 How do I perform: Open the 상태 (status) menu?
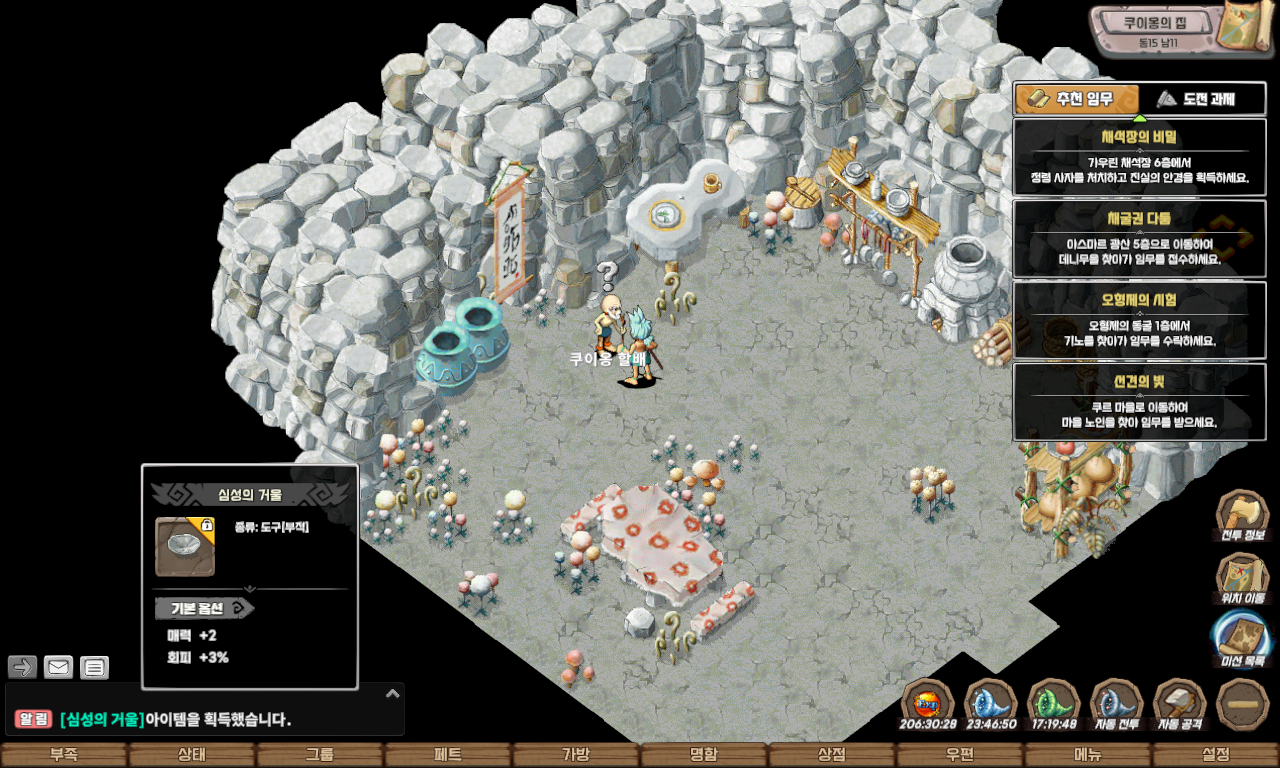191,755
